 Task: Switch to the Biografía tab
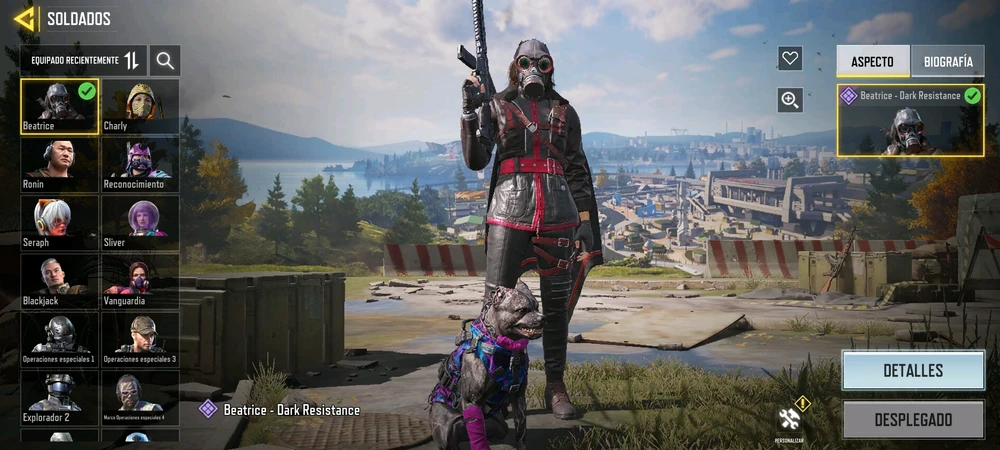click(947, 61)
